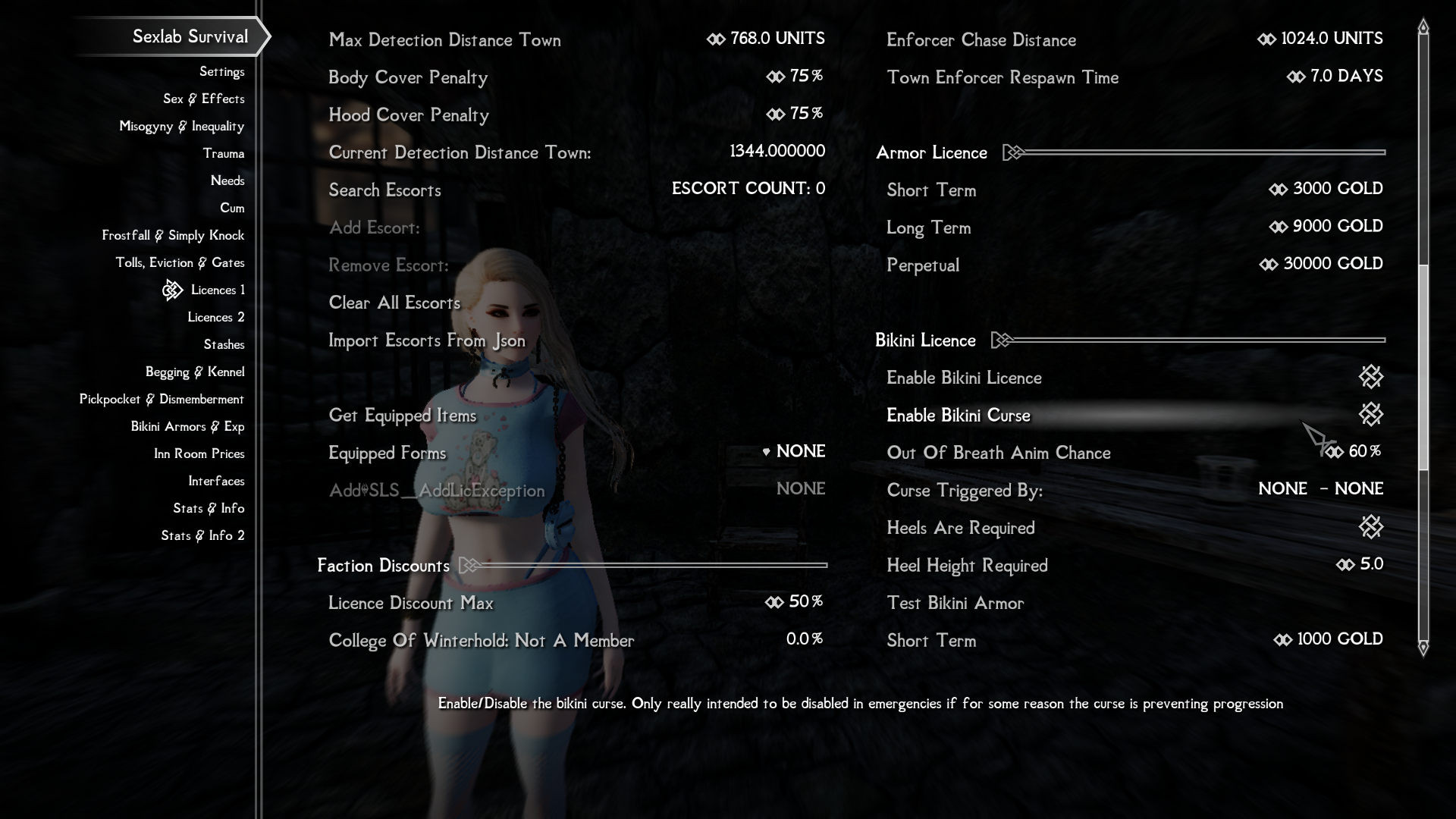Click the Short Term 3000 gold icon
1456x819 pixels.
click(1279, 189)
